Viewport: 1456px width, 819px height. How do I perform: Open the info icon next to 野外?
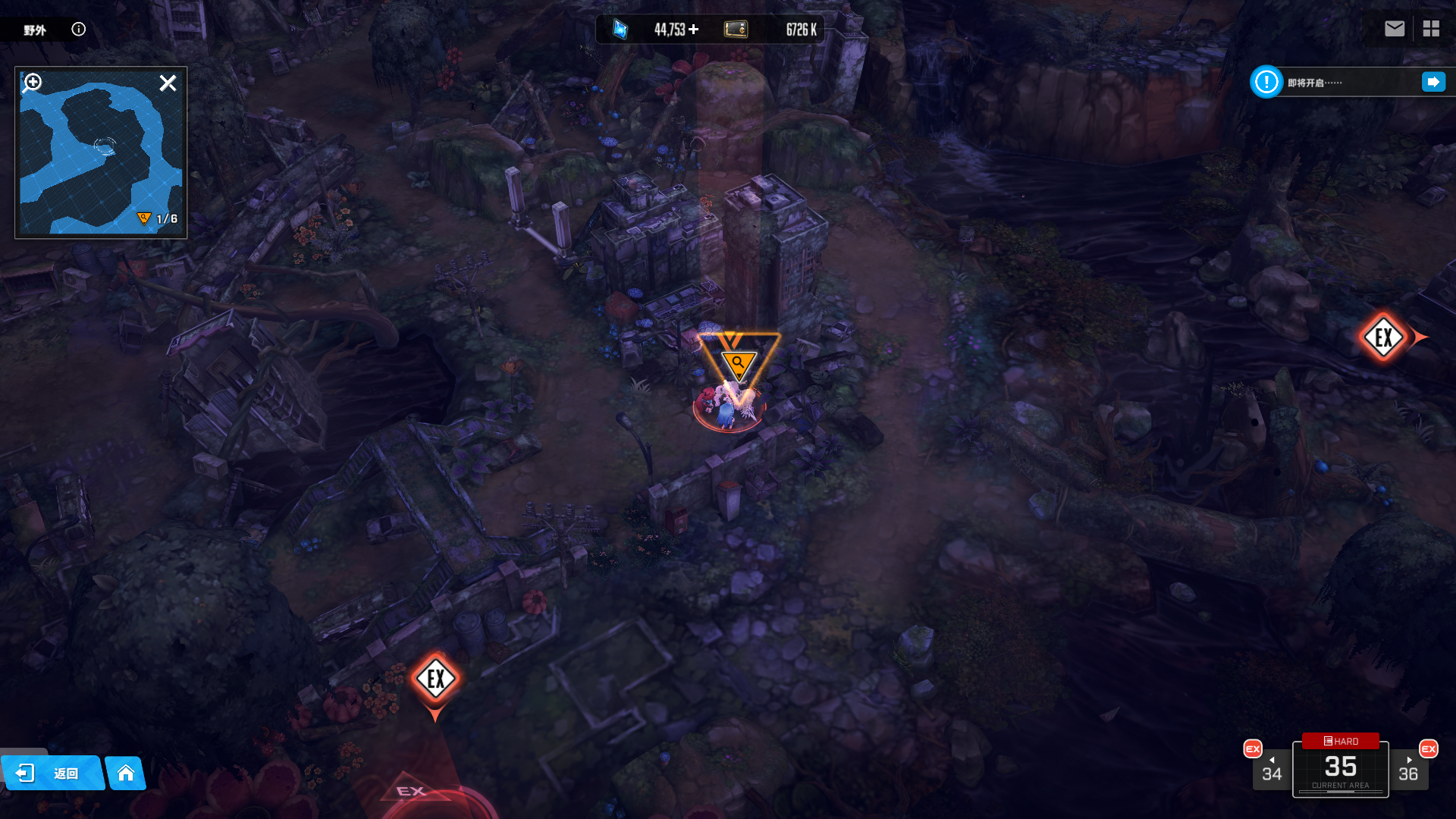click(79, 29)
